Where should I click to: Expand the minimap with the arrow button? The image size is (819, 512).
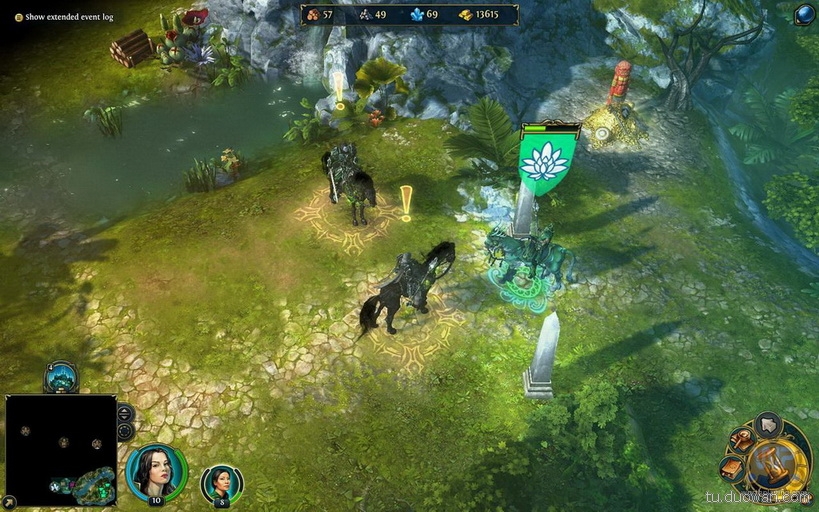pyautogui.click(x=10, y=501)
